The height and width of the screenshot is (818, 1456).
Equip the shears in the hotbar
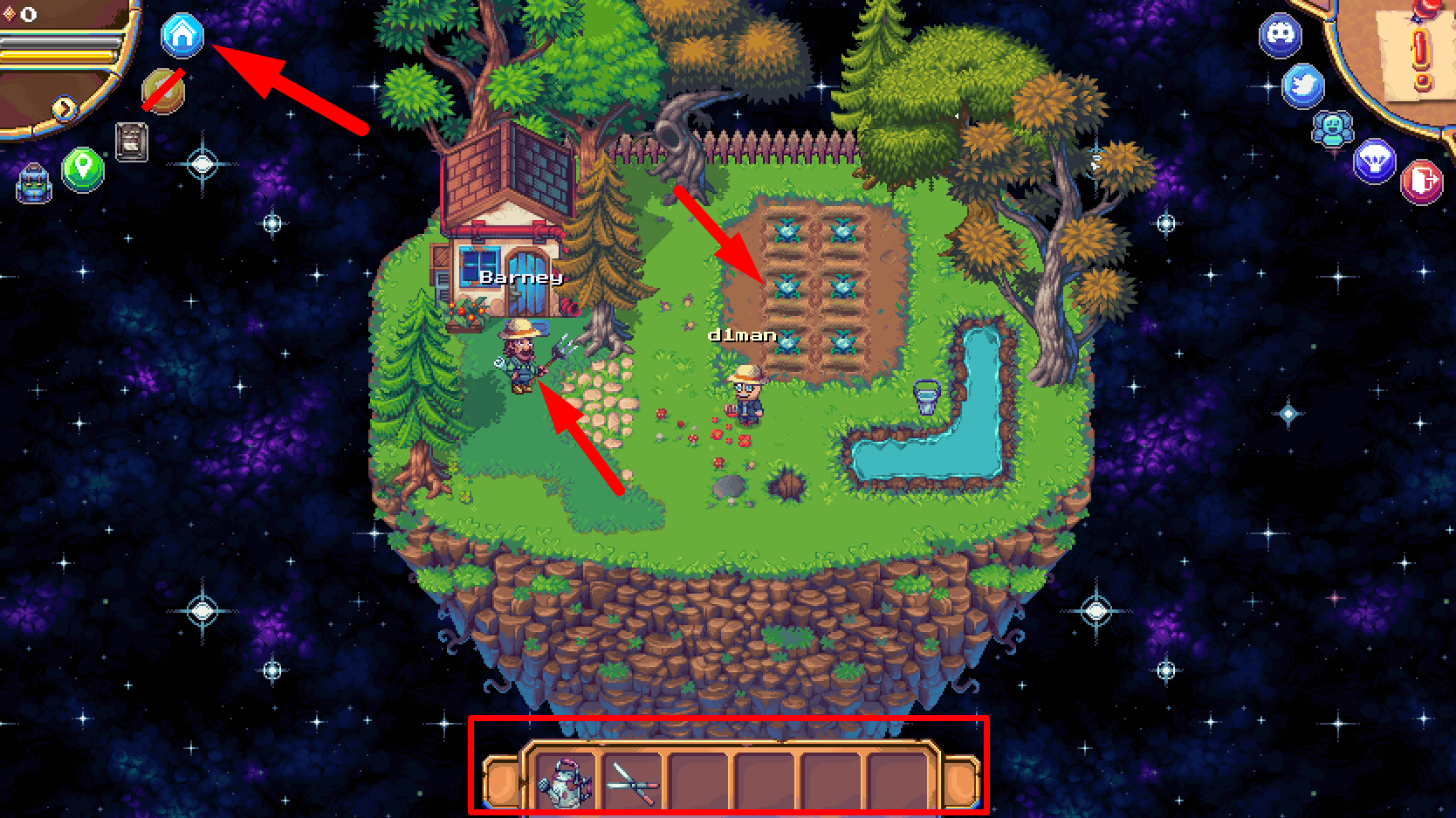coord(633,780)
